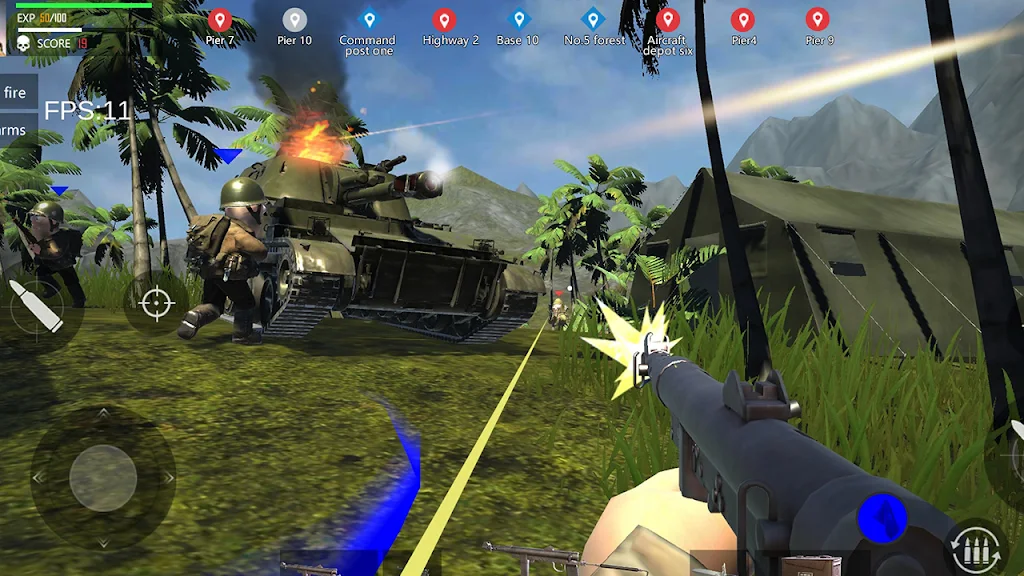Tap the bullet shoot button
This screenshot has height=576, width=1024.
click(x=36, y=307)
